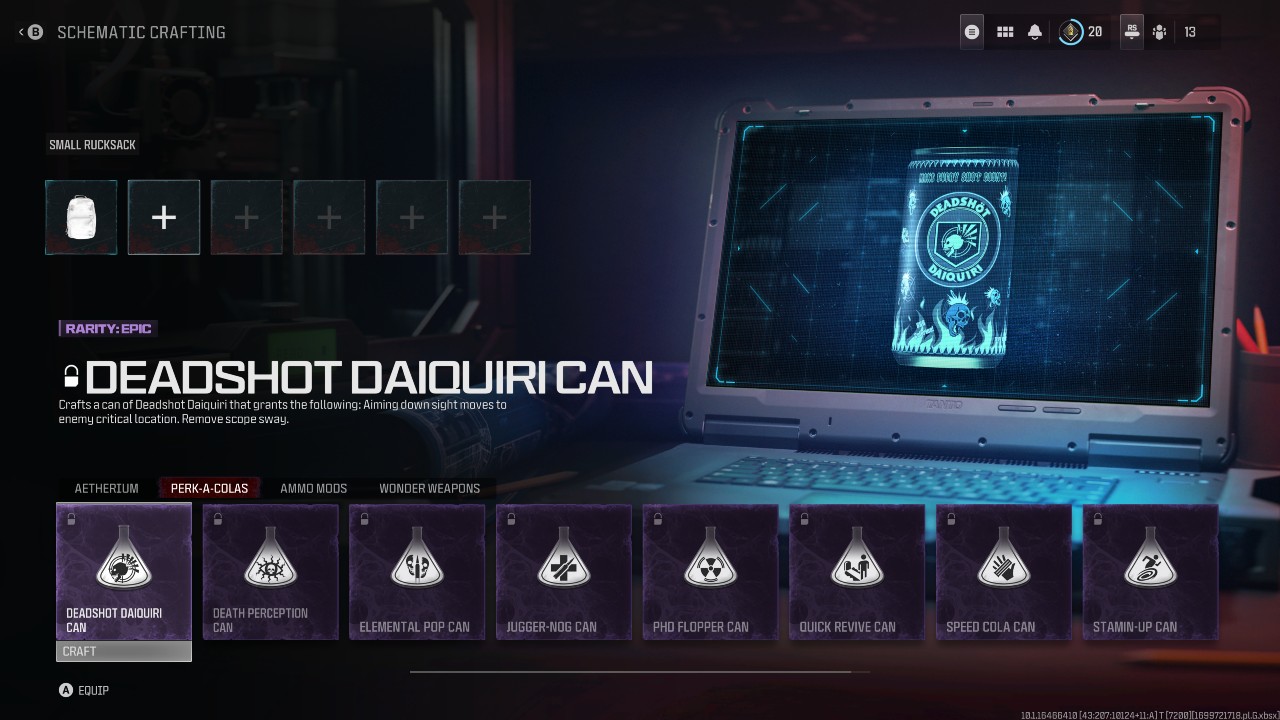Screen dimensions: 1280x720
Task: Open the Perk-A-Colas tab
Action: pos(208,488)
